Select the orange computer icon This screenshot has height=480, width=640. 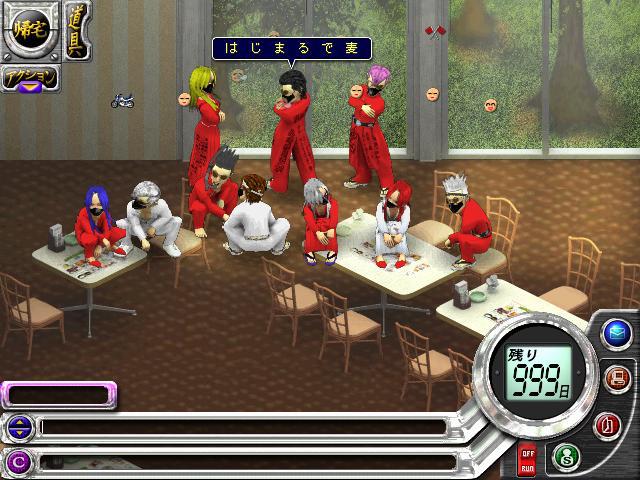(616, 378)
